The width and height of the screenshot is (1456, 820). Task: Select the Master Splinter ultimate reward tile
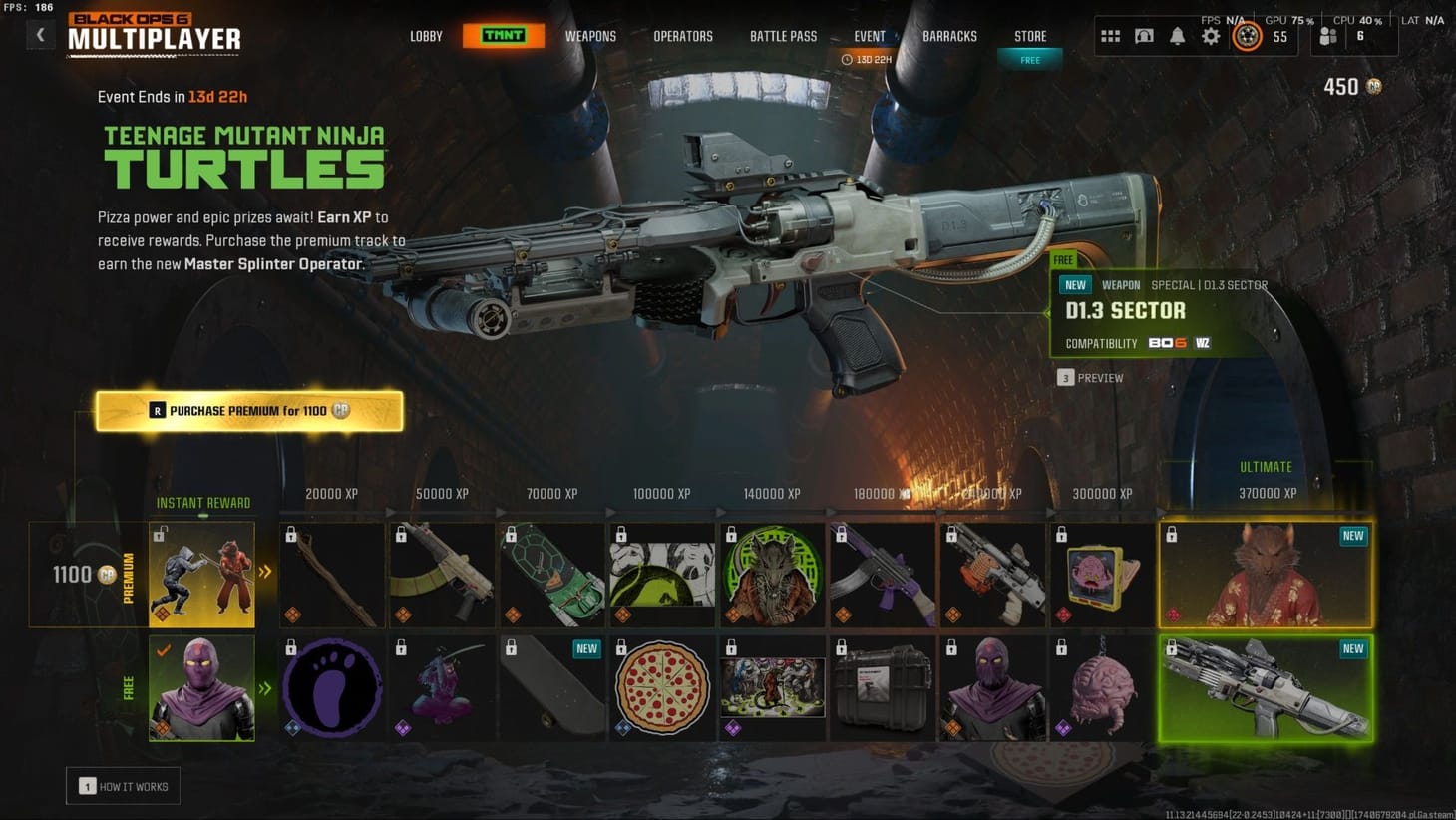[1266, 573]
